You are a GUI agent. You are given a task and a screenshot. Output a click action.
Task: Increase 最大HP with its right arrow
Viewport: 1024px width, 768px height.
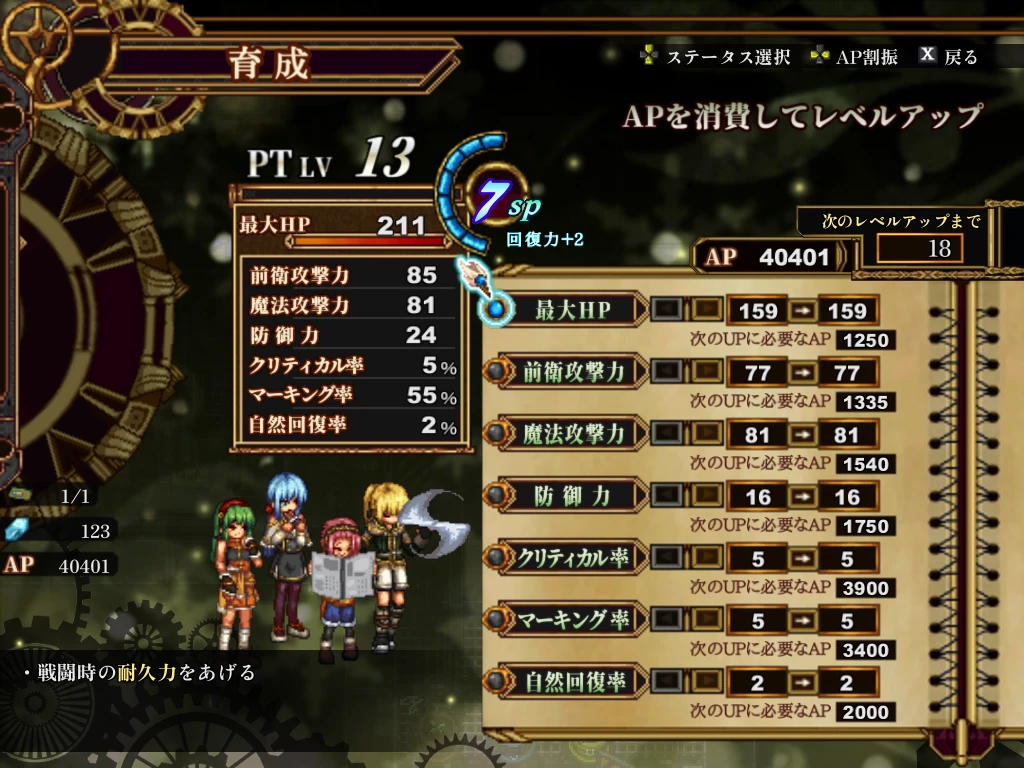coord(706,310)
